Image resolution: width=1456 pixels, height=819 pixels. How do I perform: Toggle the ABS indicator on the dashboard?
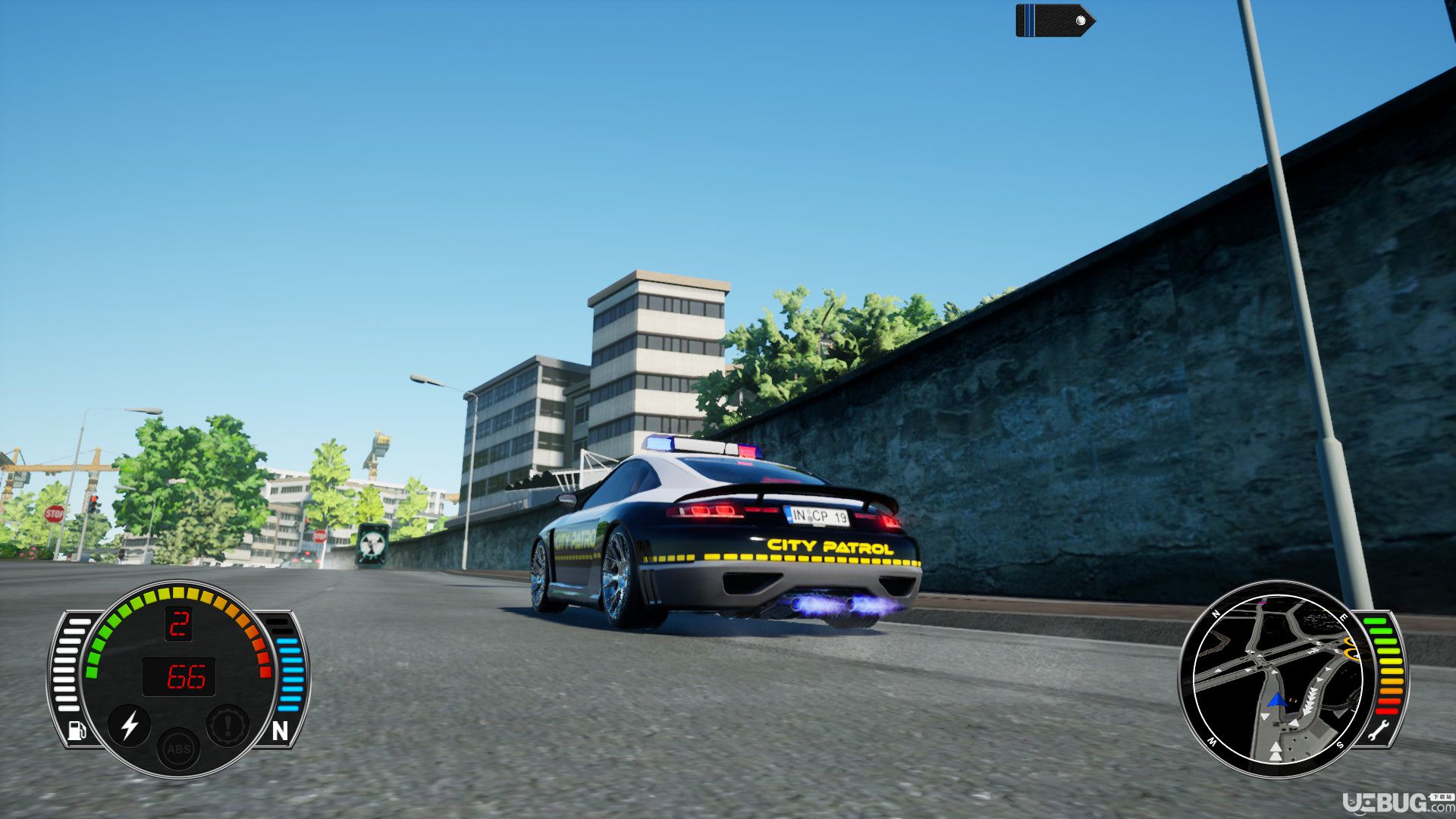[179, 749]
